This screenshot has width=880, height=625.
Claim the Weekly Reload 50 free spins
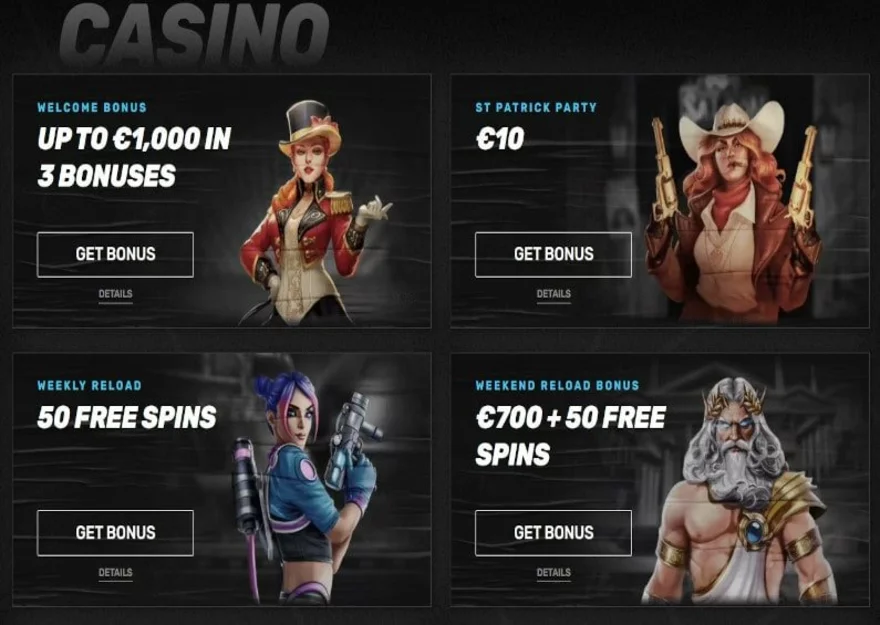point(115,532)
